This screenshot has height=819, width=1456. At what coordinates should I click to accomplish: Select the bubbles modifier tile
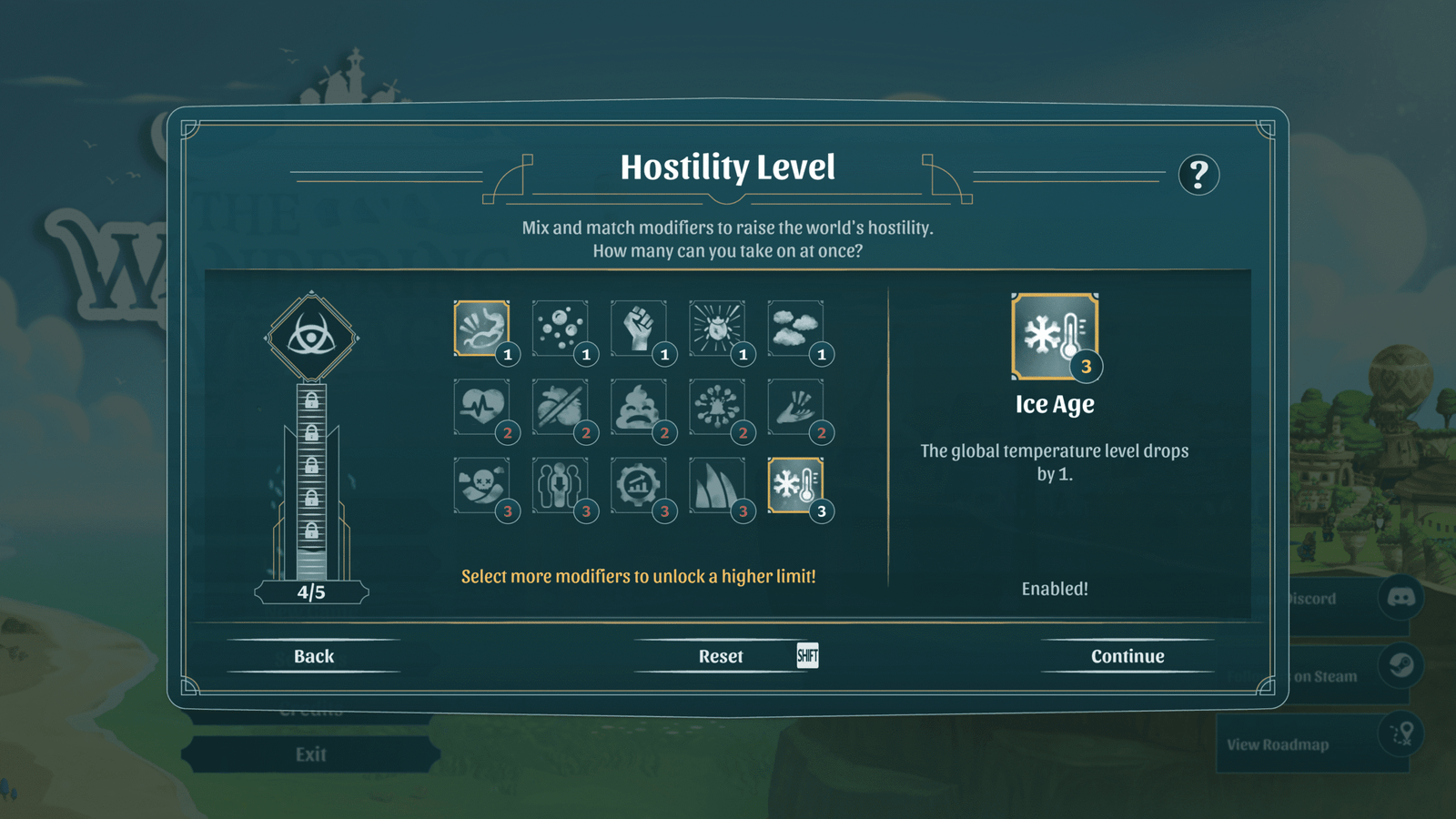click(x=560, y=329)
